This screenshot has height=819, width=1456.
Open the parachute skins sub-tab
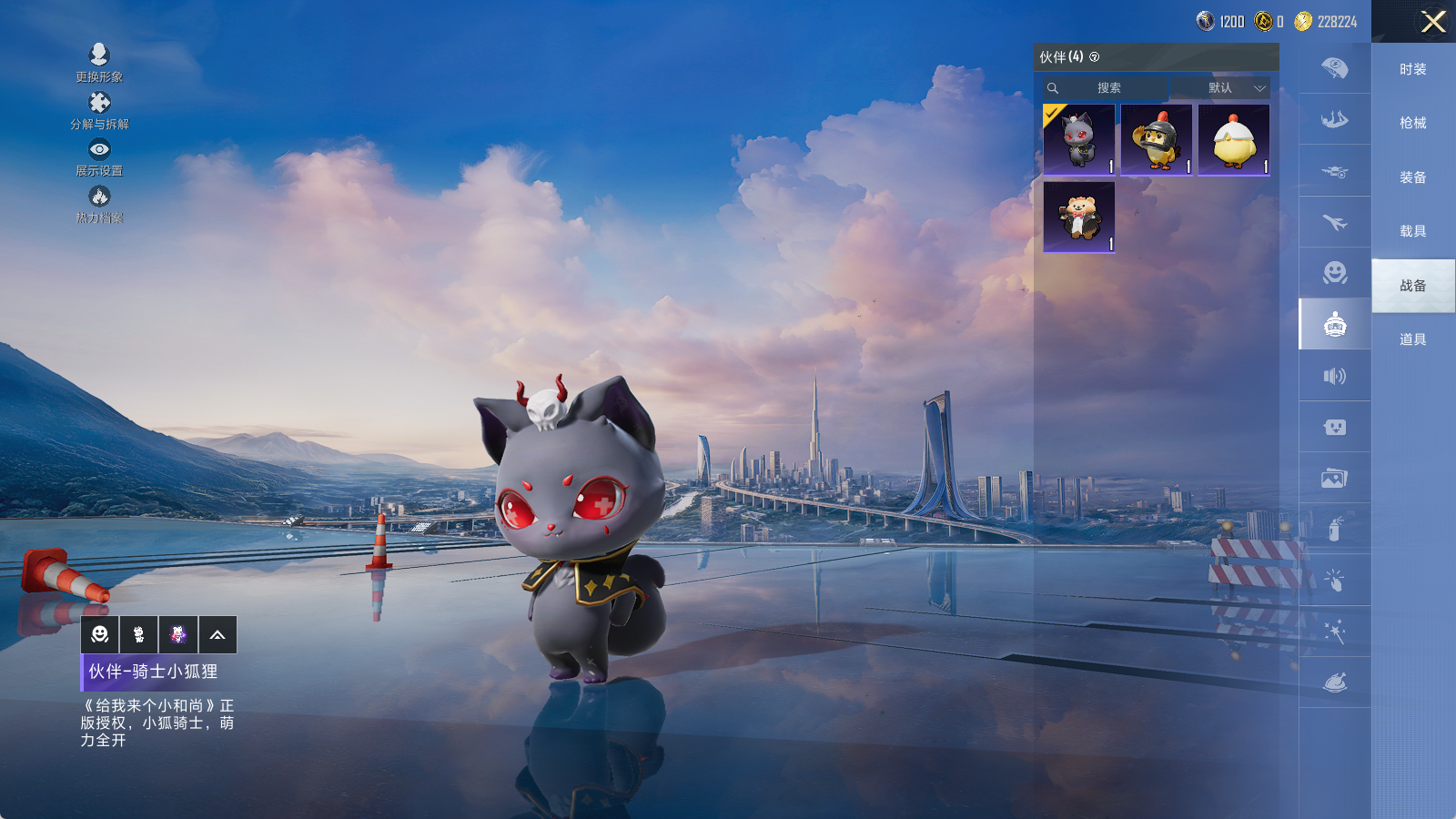coord(1334,68)
